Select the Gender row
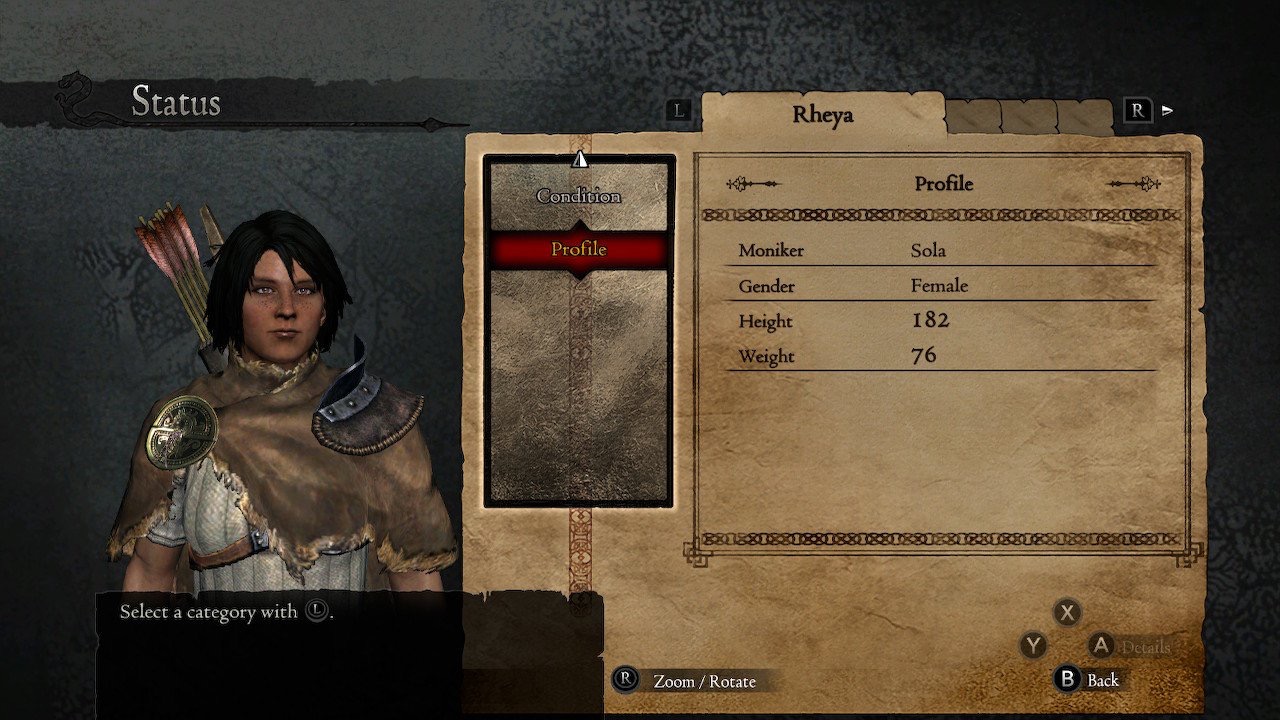This screenshot has width=1280, height=720. 940,286
